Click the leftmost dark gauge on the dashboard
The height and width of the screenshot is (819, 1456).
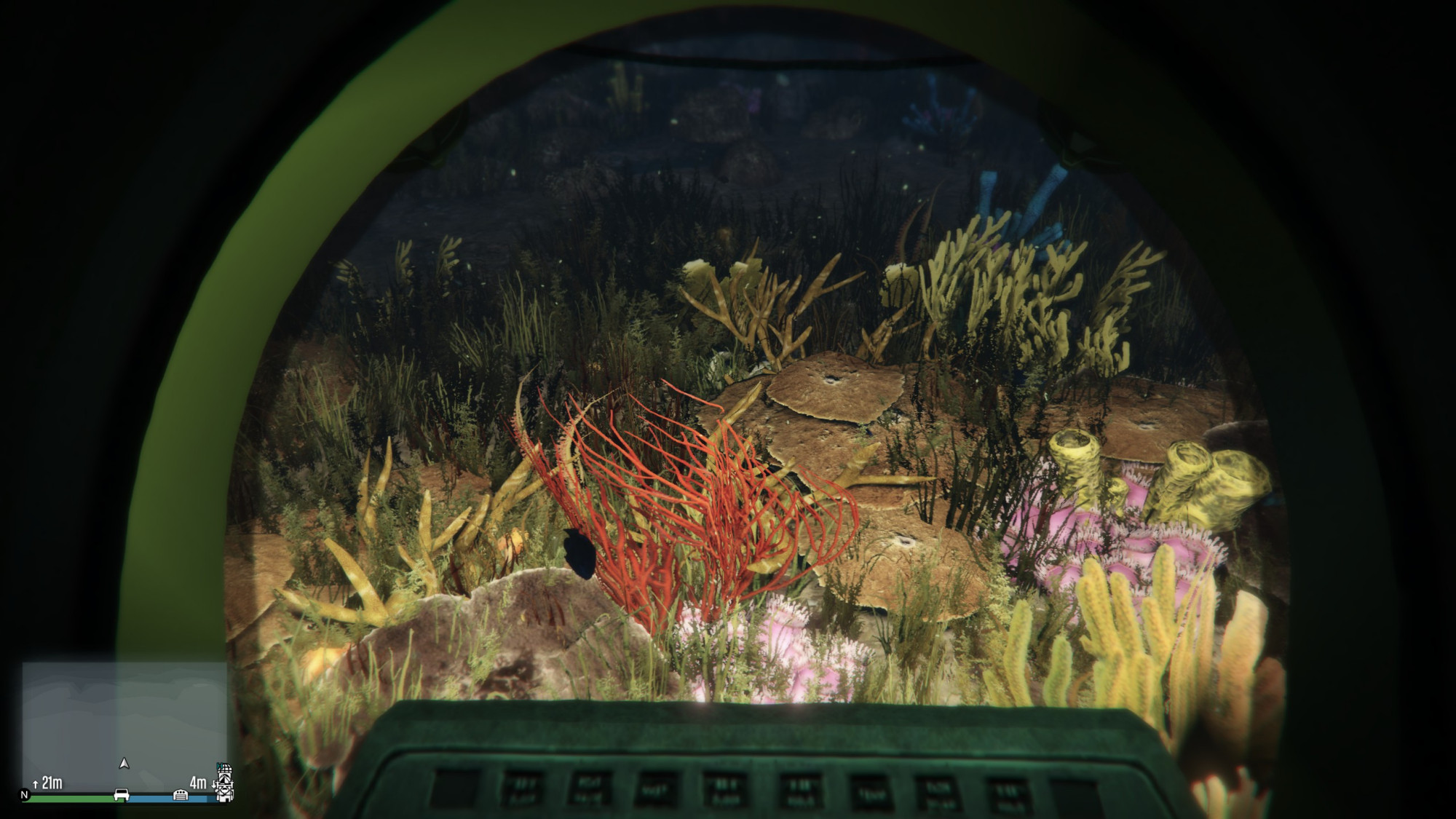(456, 787)
